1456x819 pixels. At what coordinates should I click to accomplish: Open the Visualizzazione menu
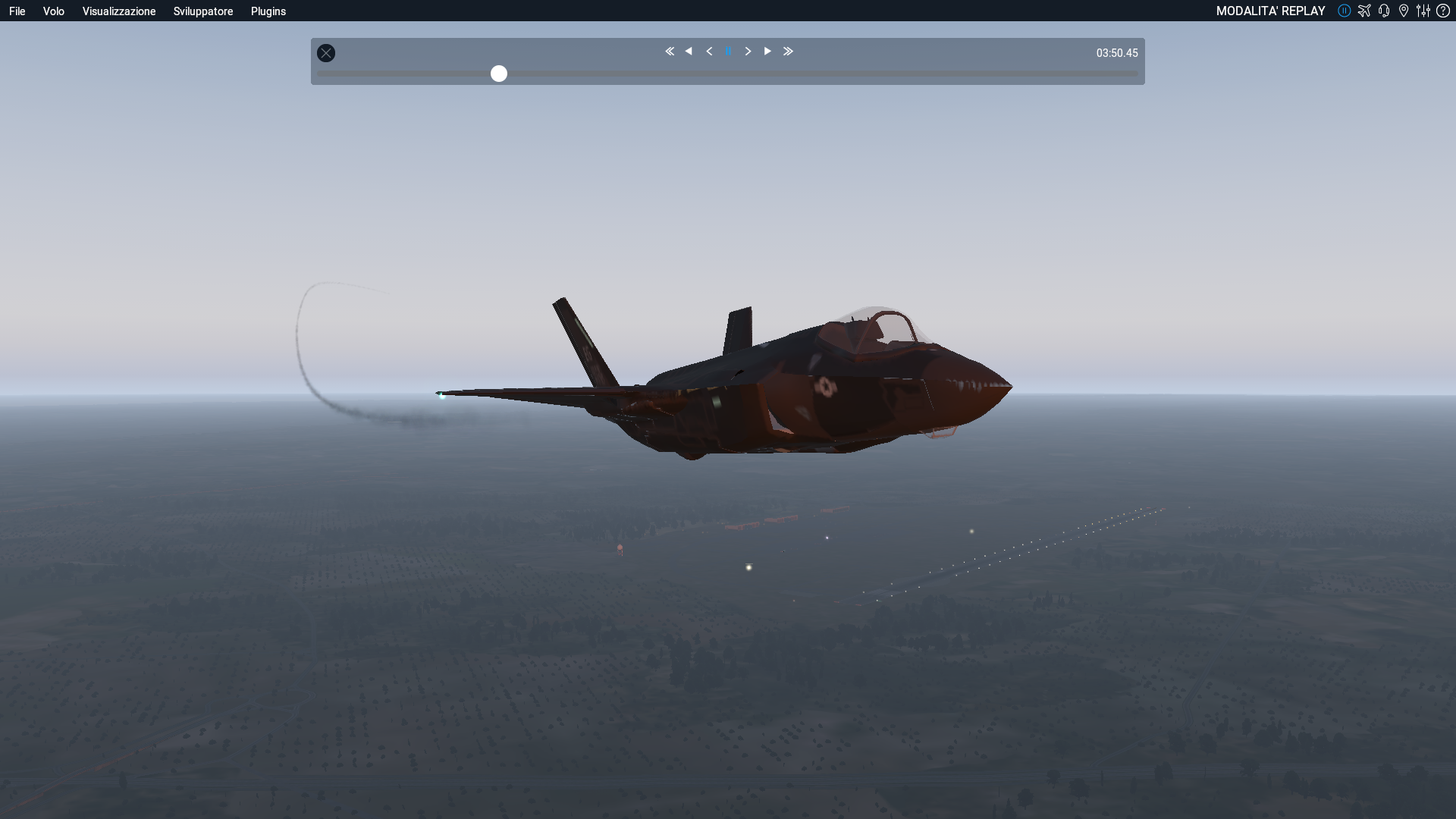coord(119,11)
